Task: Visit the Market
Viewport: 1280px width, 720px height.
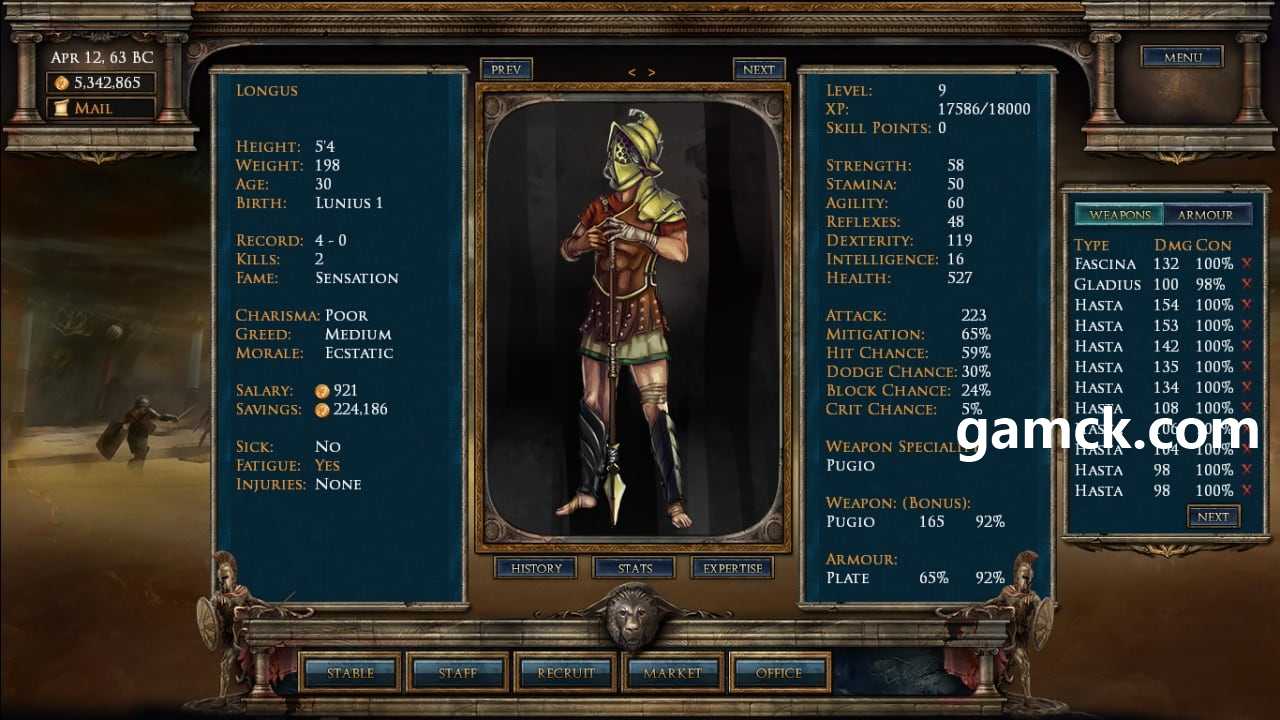Action: pyautogui.click(x=672, y=673)
